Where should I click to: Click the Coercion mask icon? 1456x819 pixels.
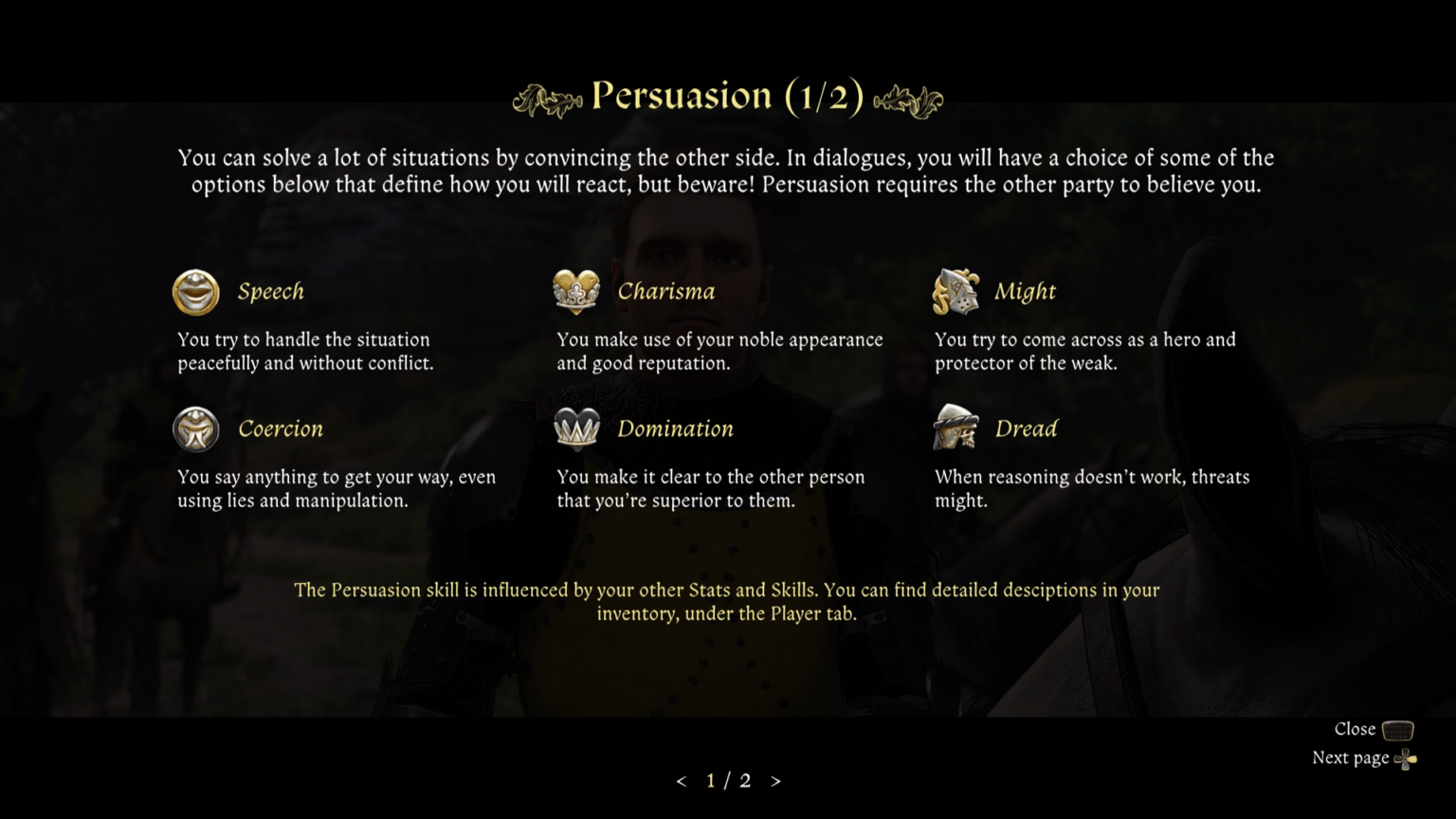tap(195, 428)
